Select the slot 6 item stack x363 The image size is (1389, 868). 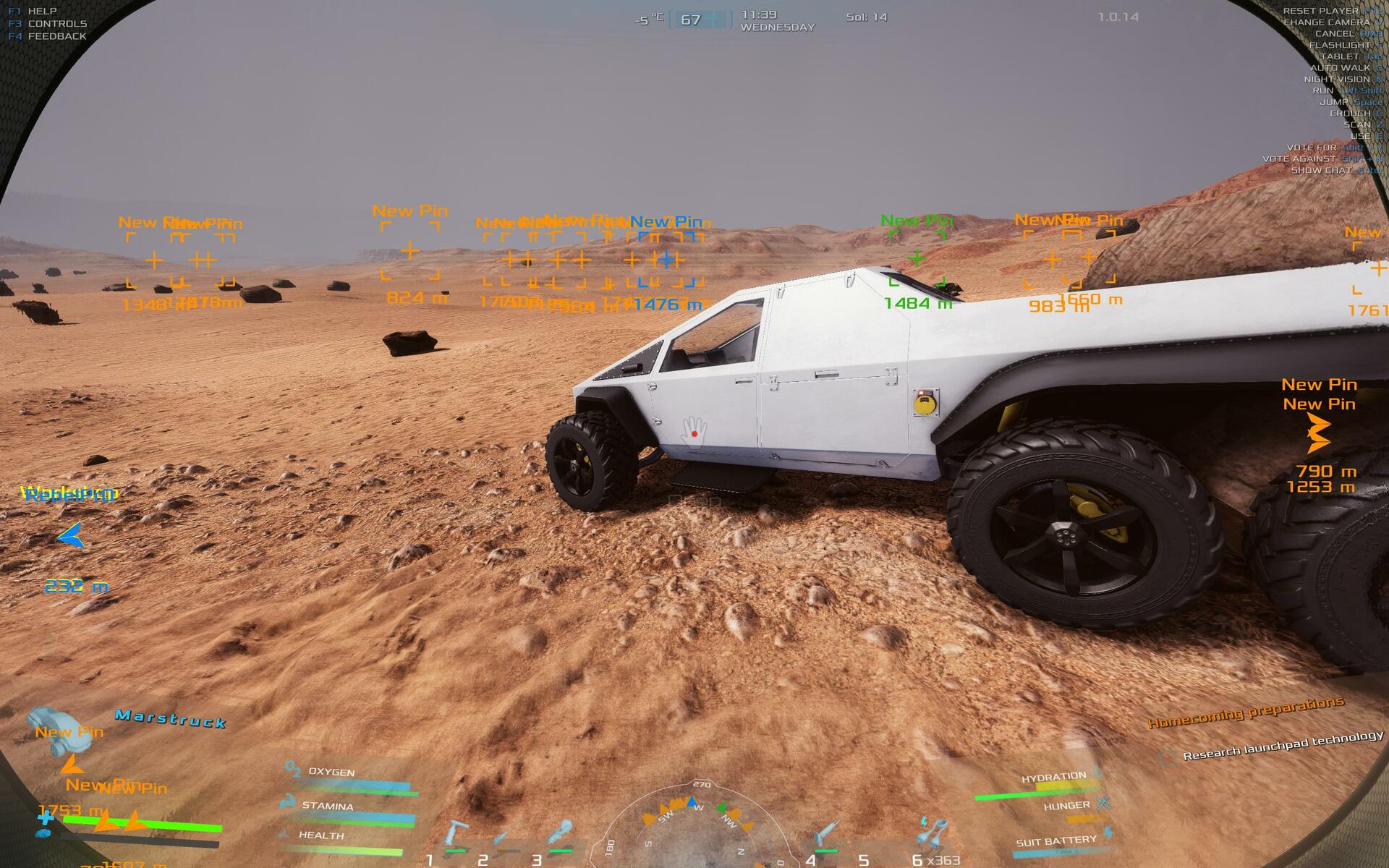931,834
